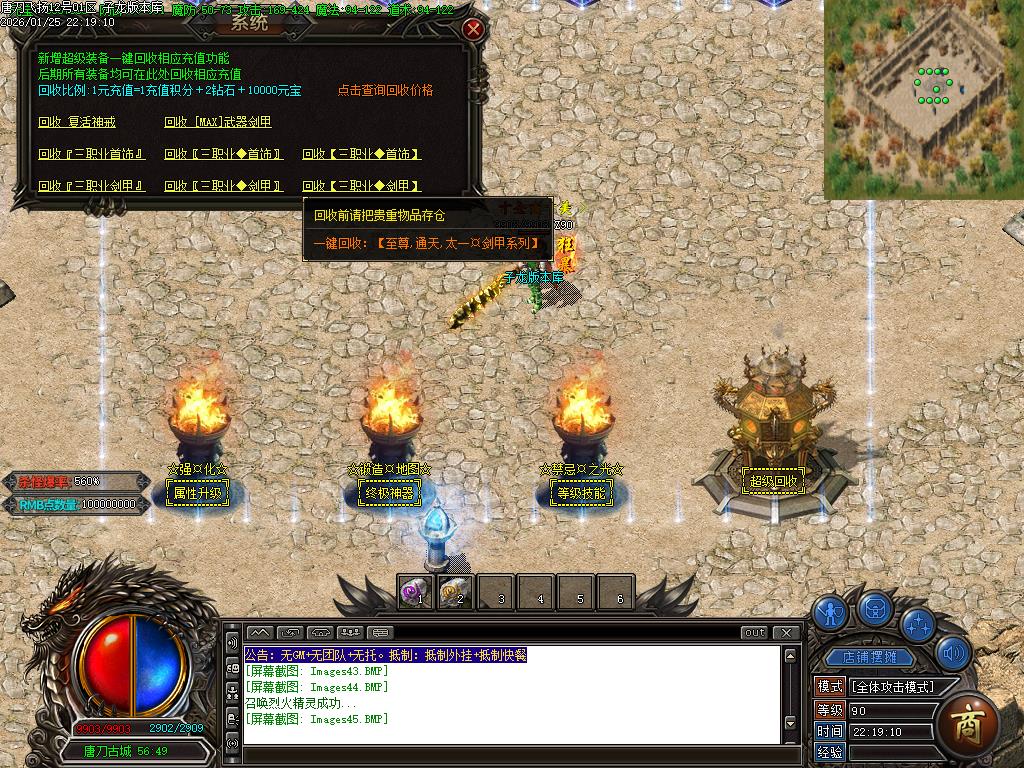Screen dimensions: 1024x768
Task: Open the character figure round icon
Action: click(x=830, y=611)
